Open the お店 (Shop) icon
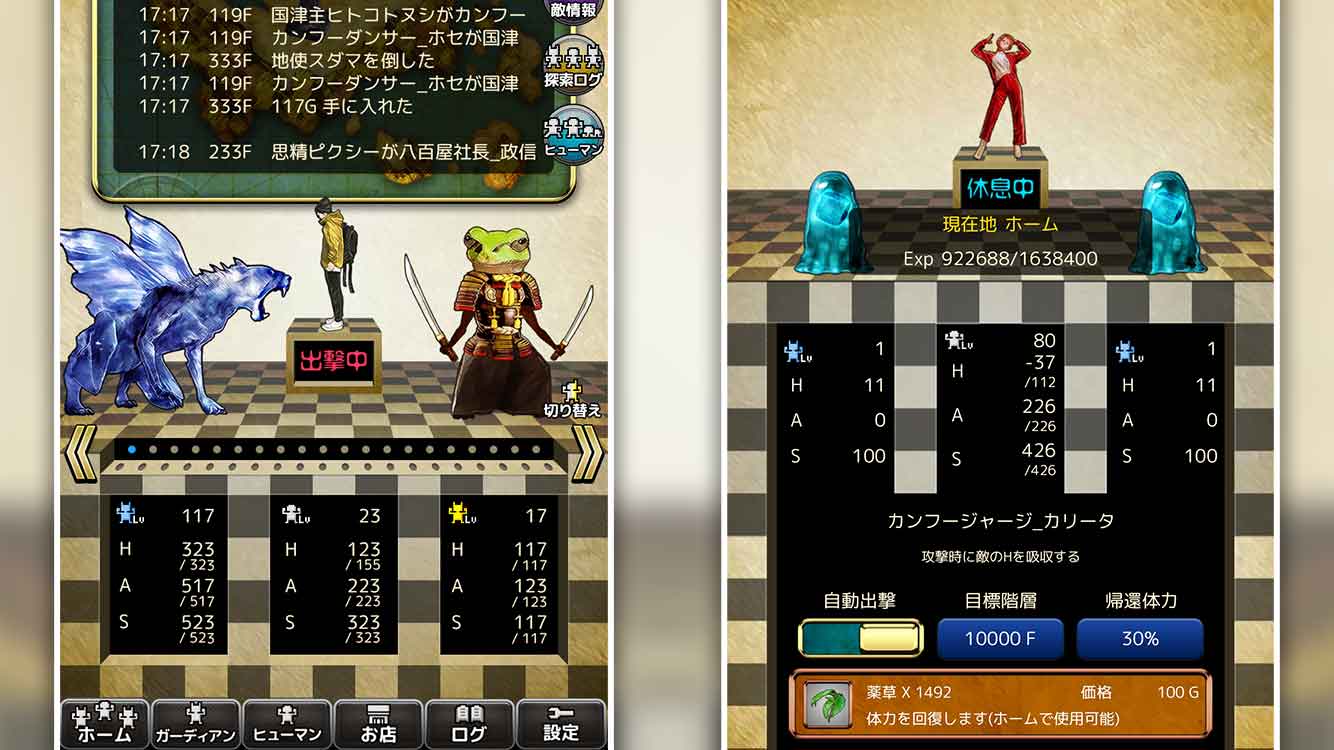This screenshot has height=750, width=1334. pyautogui.click(x=378, y=725)
